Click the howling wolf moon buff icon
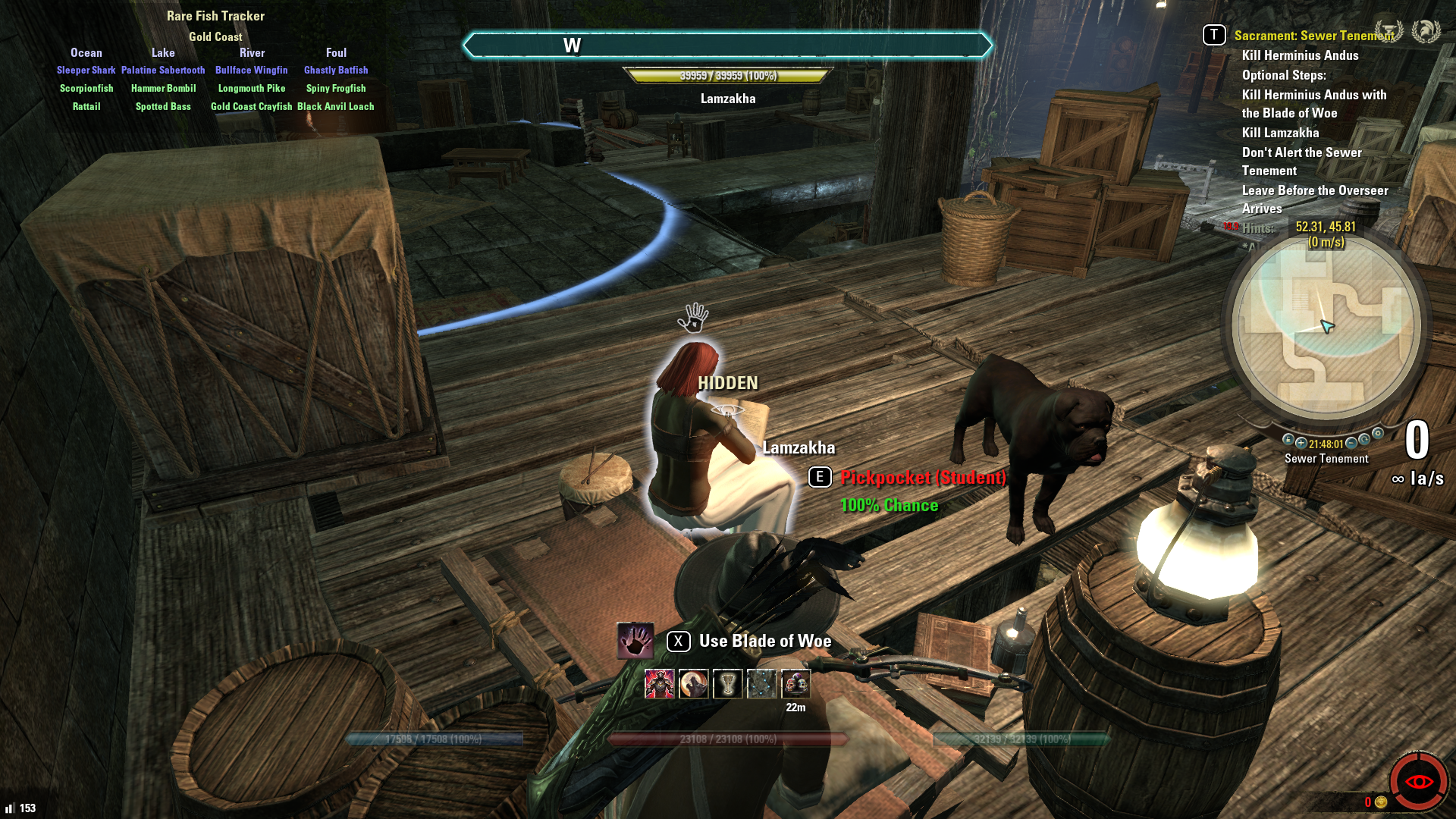The width and height of the screenshot is (1456, 819). tap(693, 684)
